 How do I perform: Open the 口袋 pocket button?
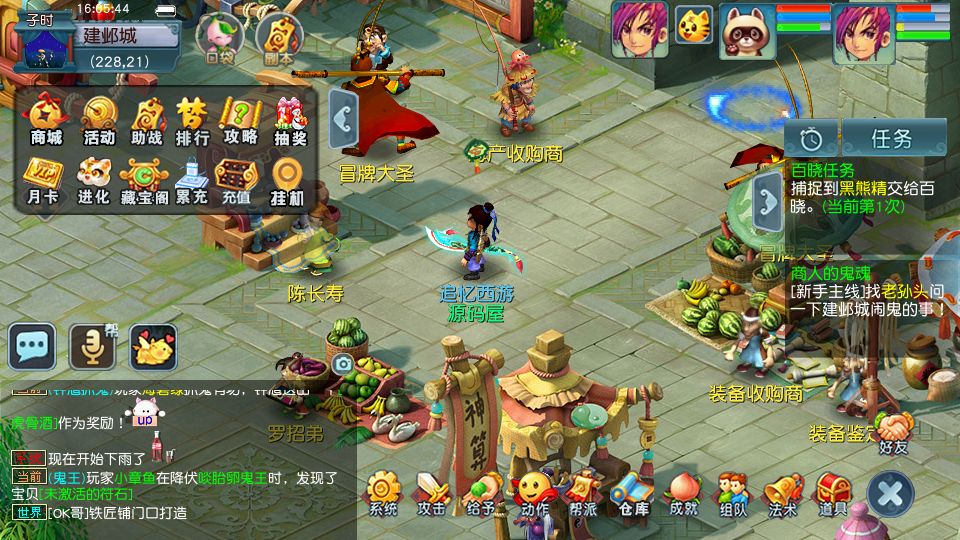point(220,37)
